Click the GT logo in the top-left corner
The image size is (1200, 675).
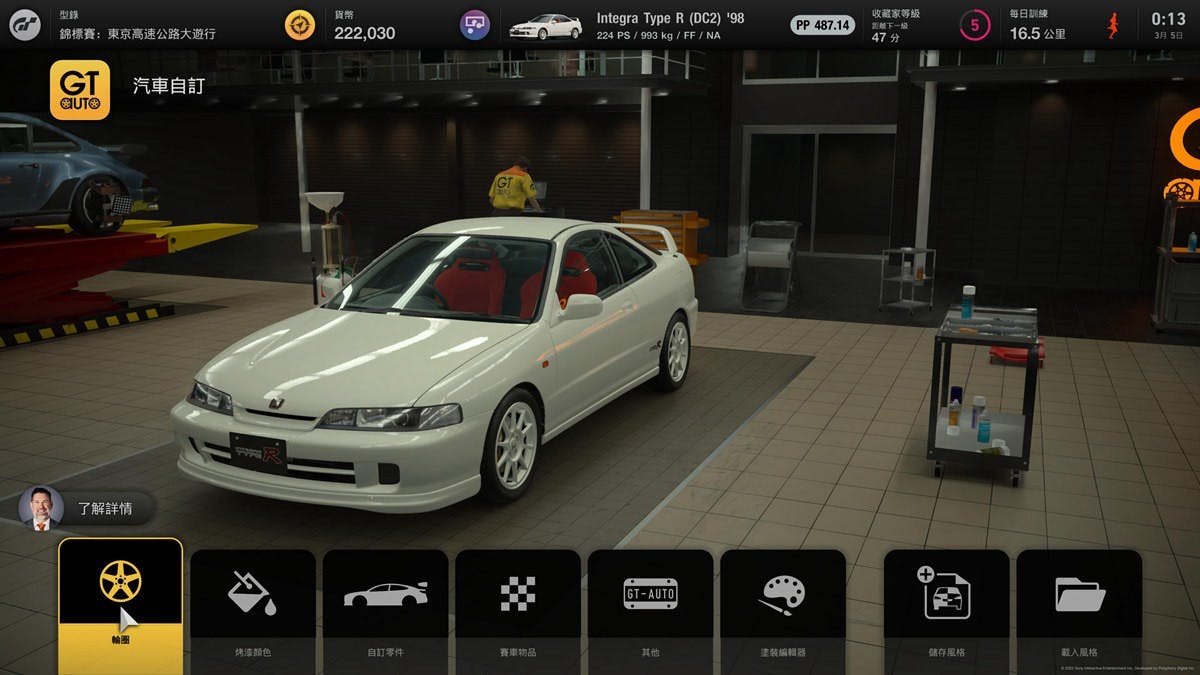(x=25, y=25)
